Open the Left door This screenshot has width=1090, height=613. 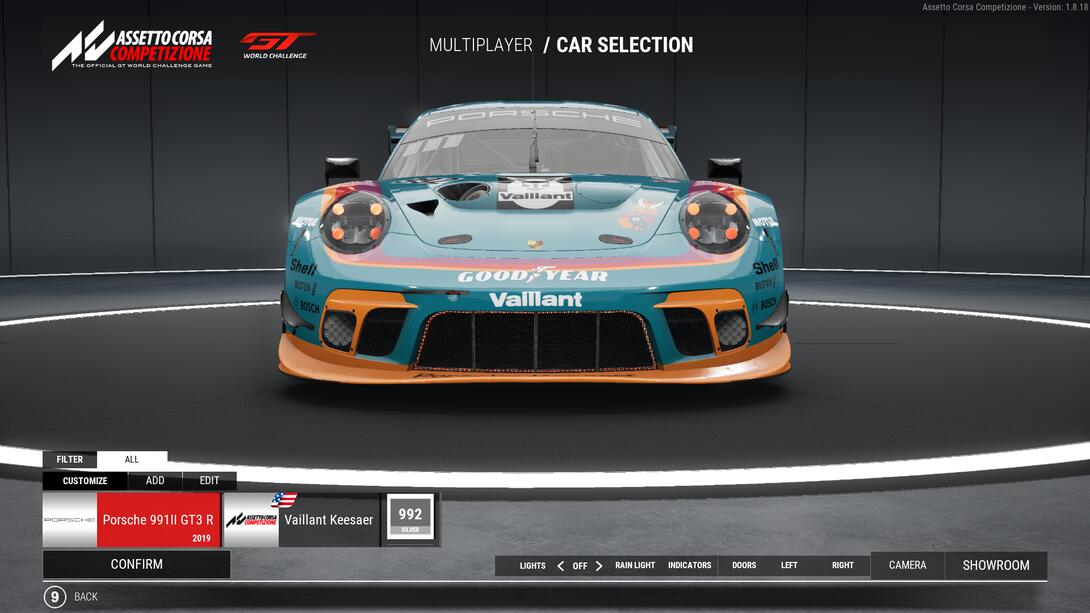[x=789, y=566]
